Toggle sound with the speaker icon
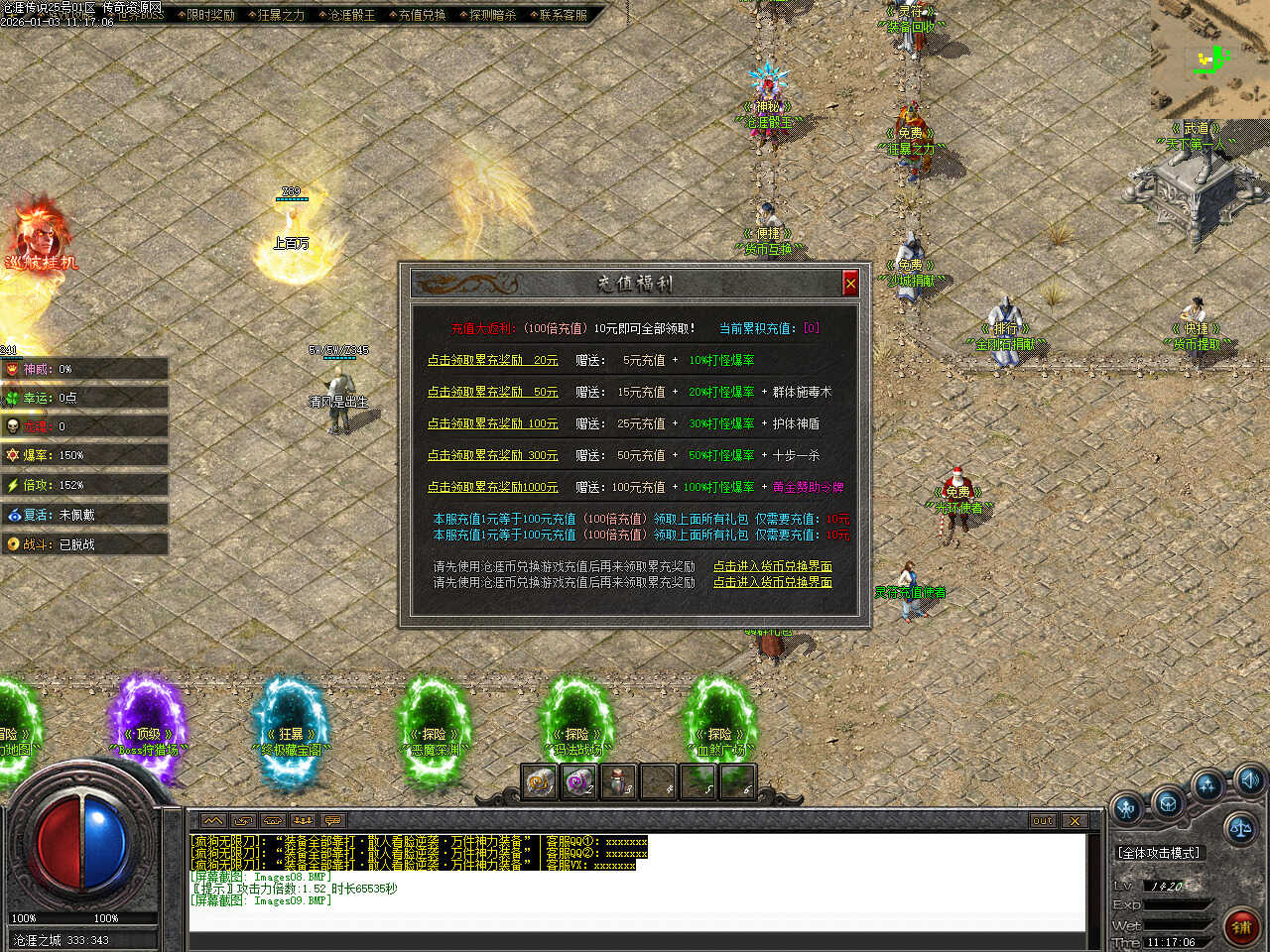 pyautogui.click(x=1248, y=779)
